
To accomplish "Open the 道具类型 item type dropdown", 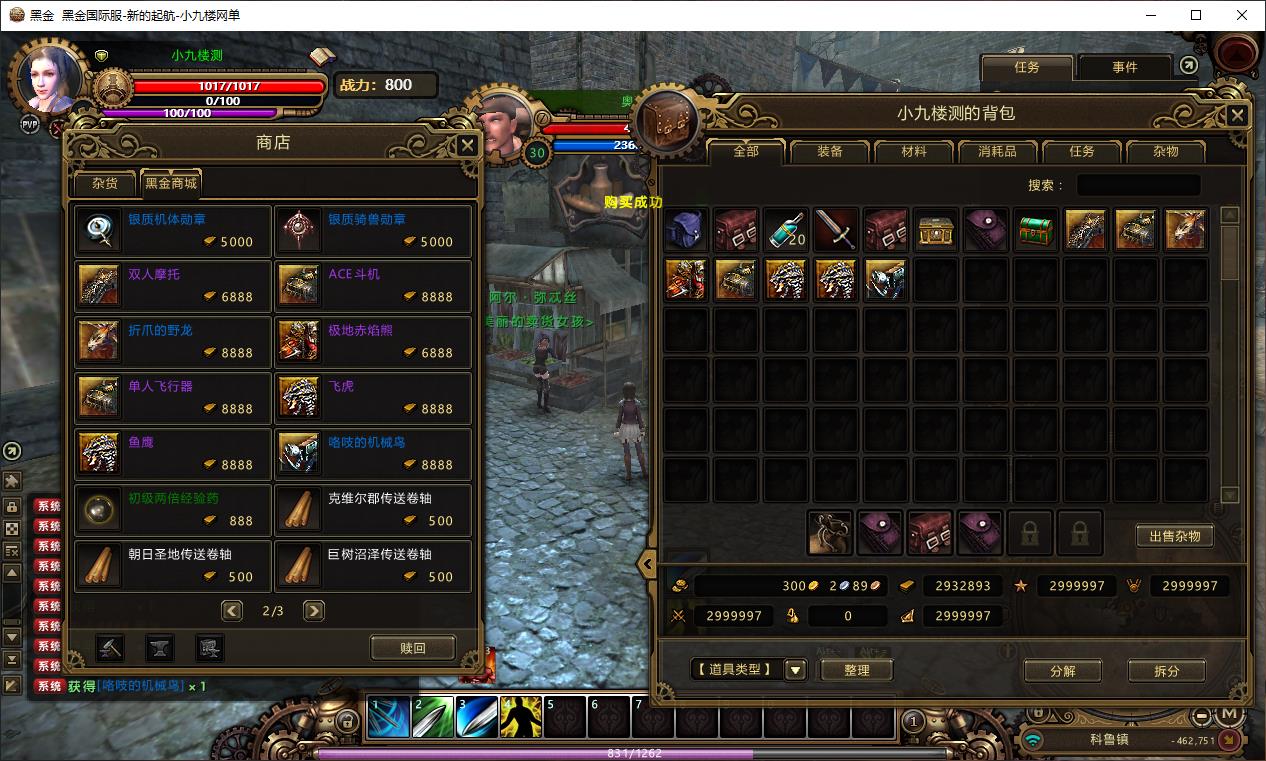I will point(796,670).
